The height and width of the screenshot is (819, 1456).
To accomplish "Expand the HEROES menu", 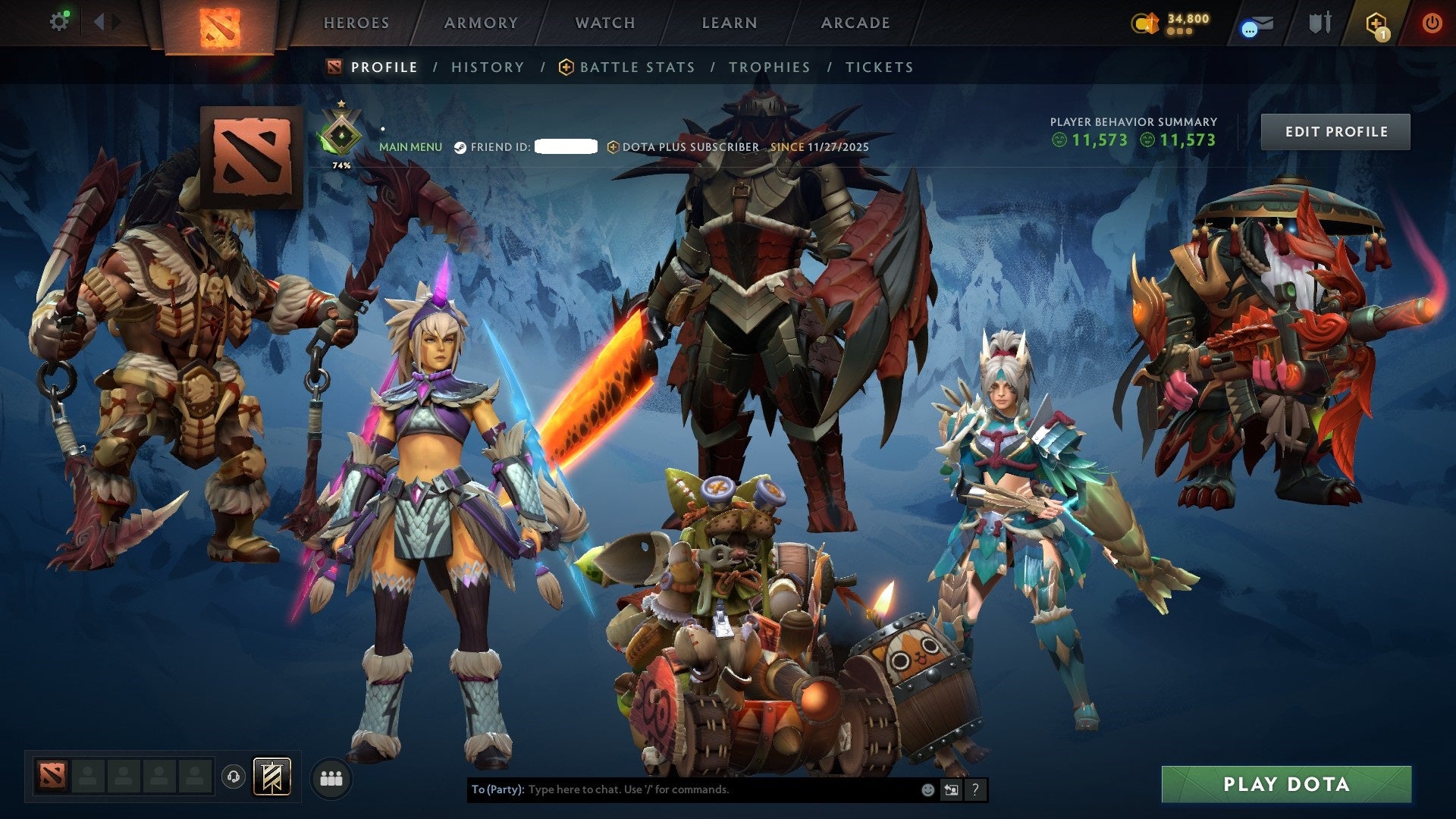I will (x=356, y=23).
